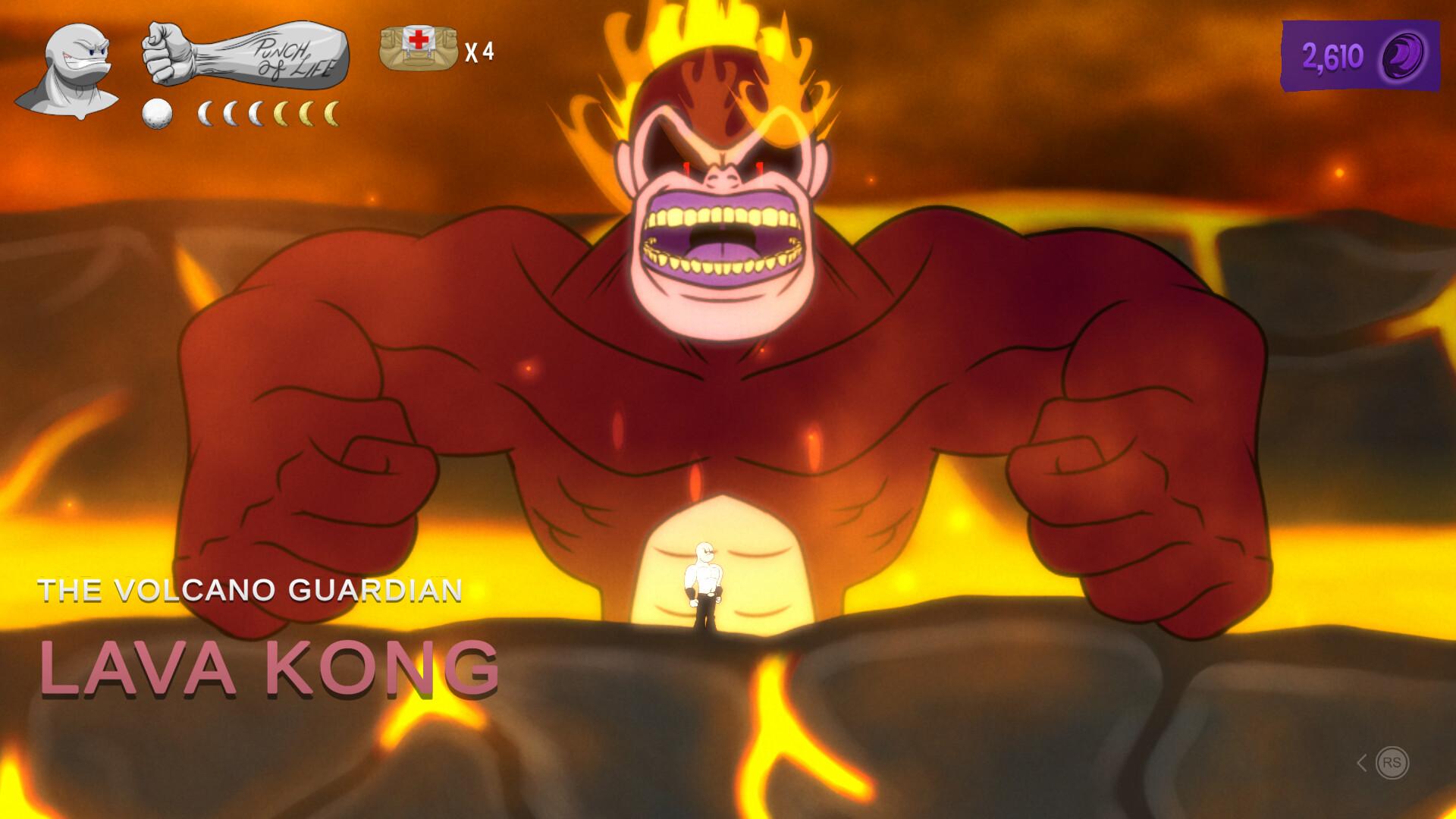1456x819 pixels.
Task: Click the purple currency counter showing 2,610
Action: click(x=1333, y=55)
